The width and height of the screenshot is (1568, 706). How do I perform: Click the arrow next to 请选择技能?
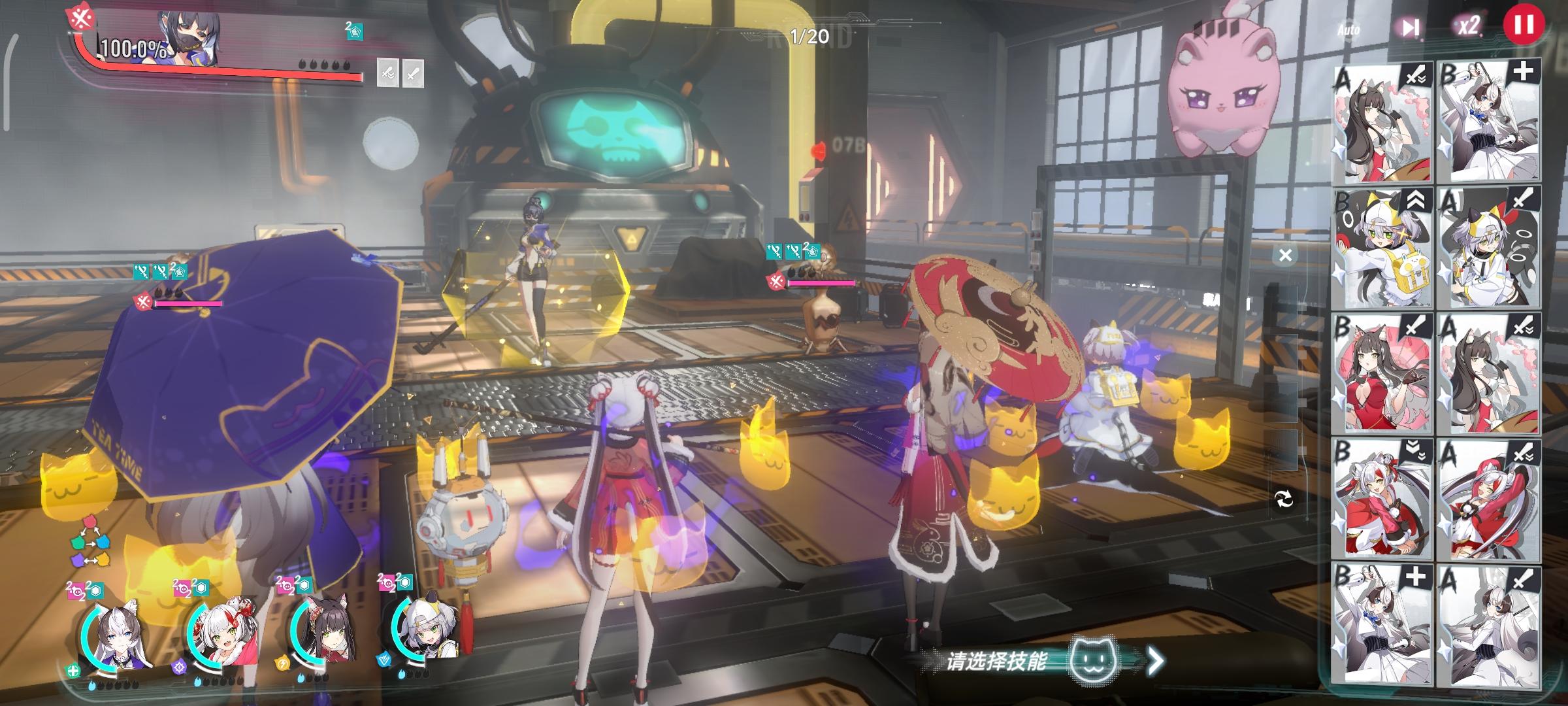click(1156, 661)
